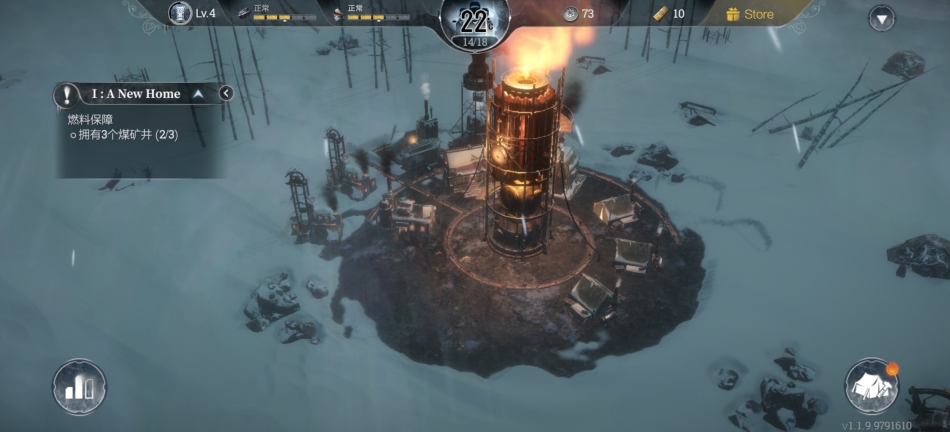
Task: Open the statistics bar-chart panel
Action: click(79, 386)
